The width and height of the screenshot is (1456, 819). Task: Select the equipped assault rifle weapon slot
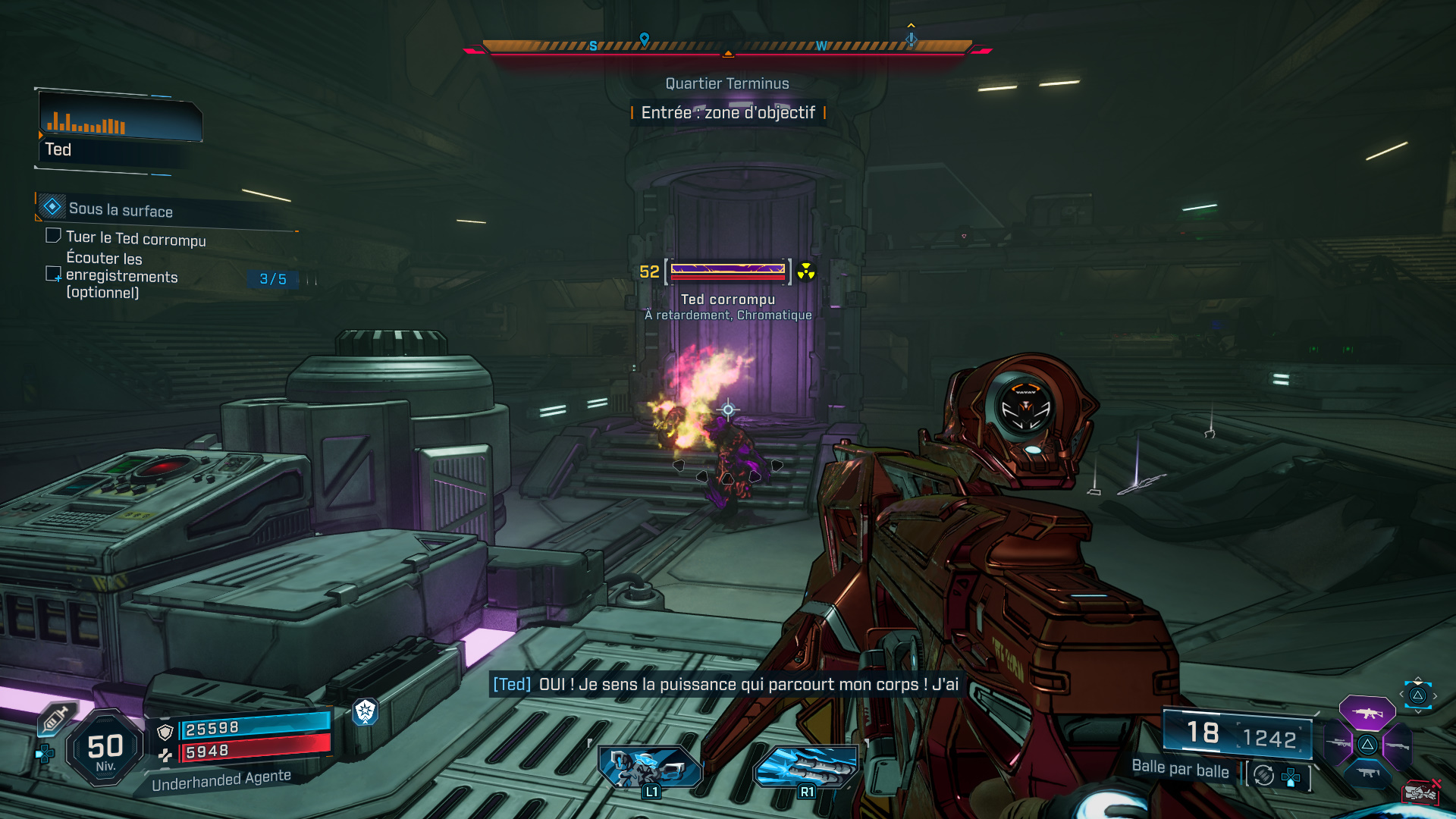tap(1367, 713)
